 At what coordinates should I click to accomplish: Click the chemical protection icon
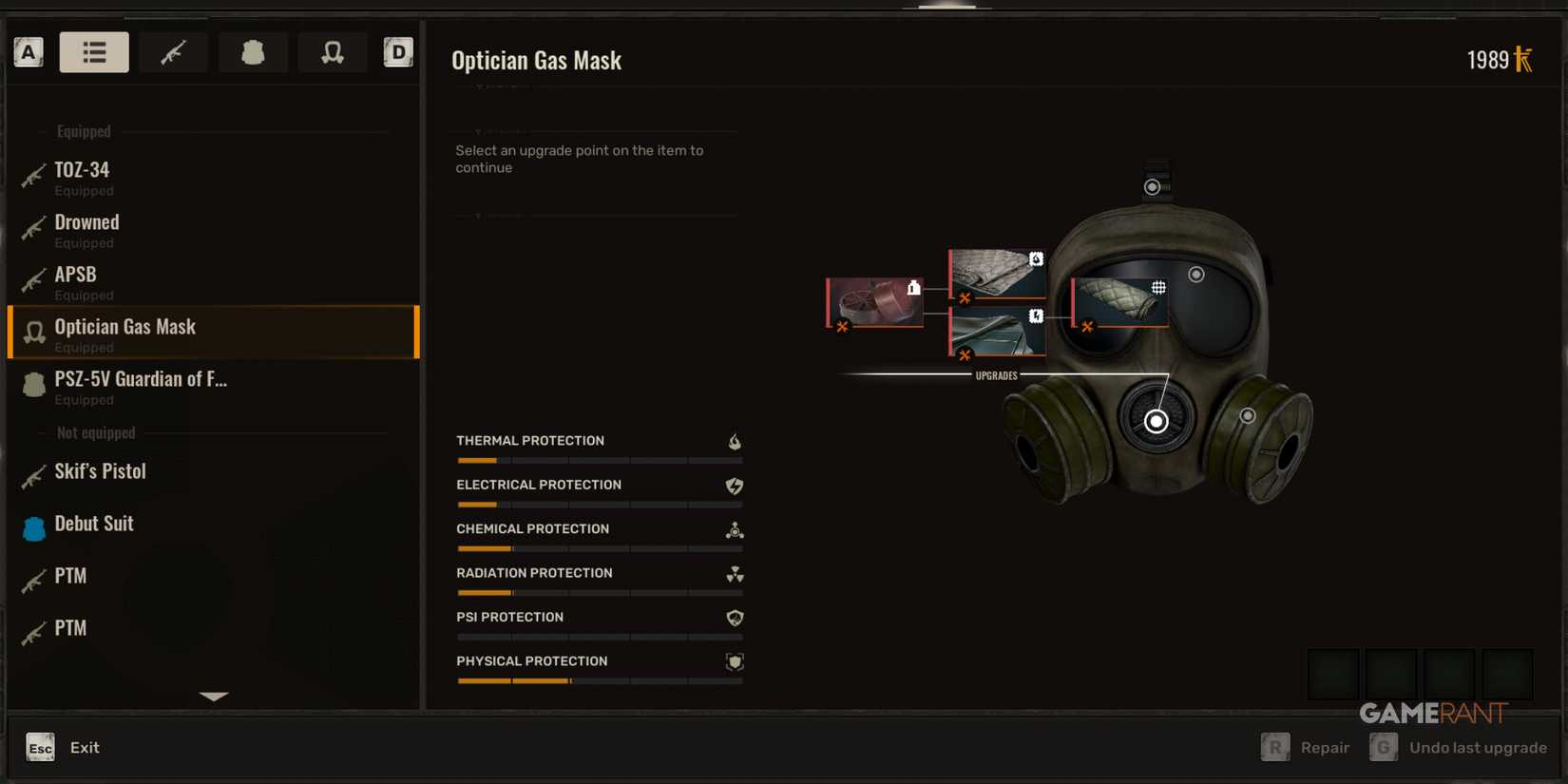tap(732, 530)
